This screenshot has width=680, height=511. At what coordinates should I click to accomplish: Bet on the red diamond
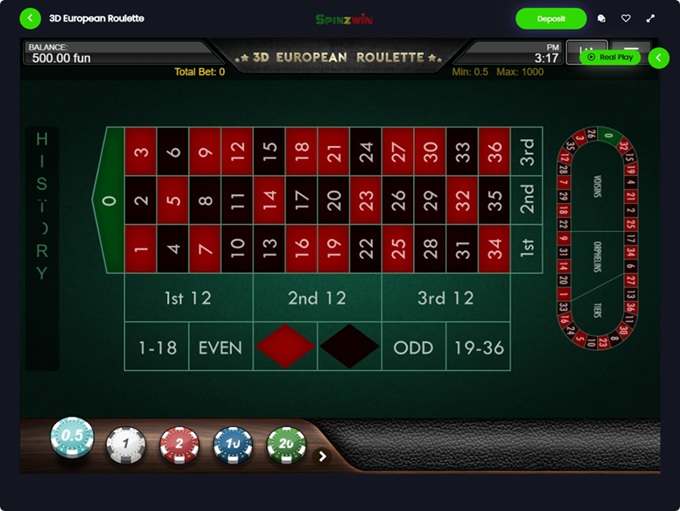[285, 347]
